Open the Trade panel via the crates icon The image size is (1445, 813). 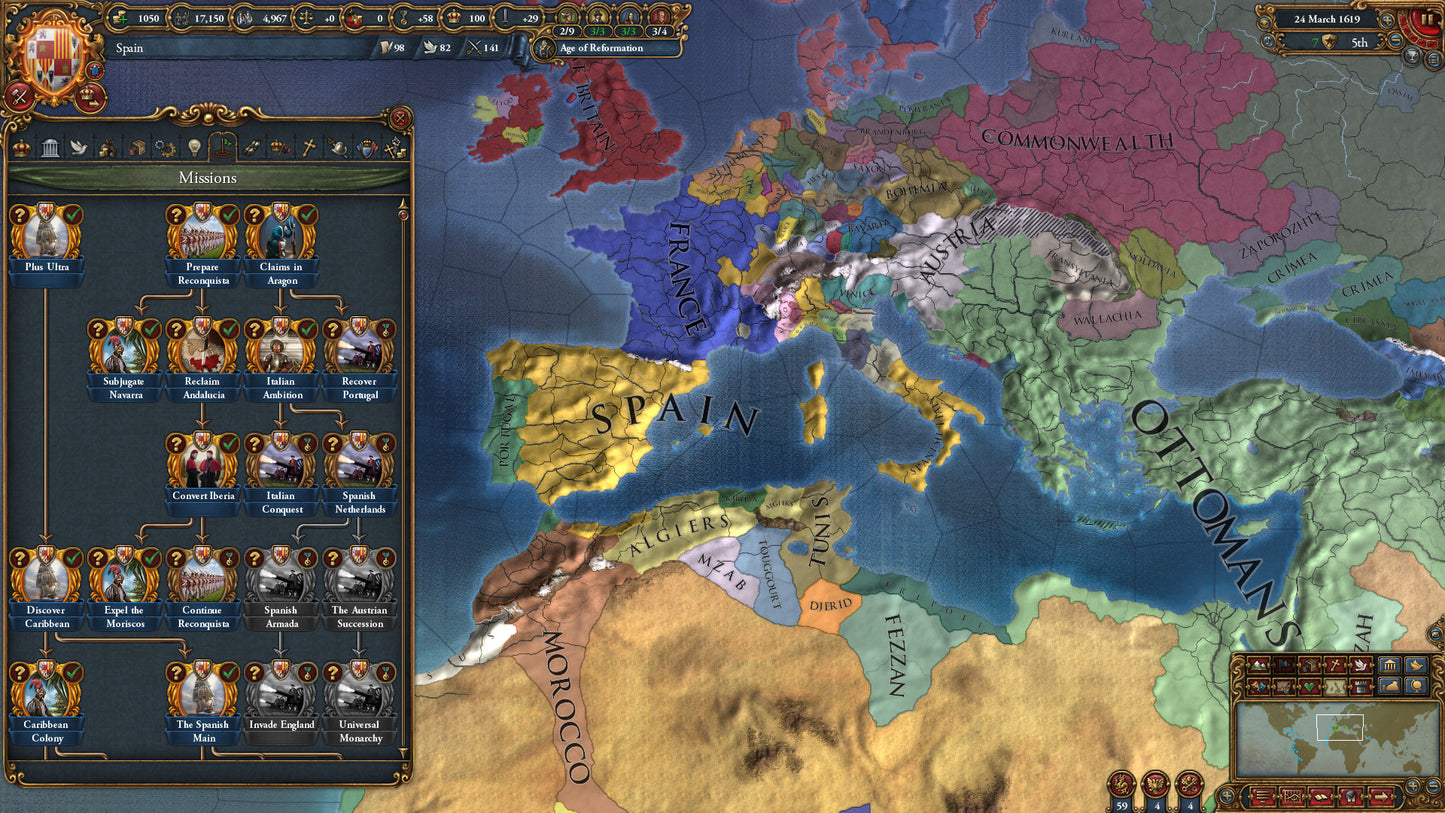pos(136,148)
